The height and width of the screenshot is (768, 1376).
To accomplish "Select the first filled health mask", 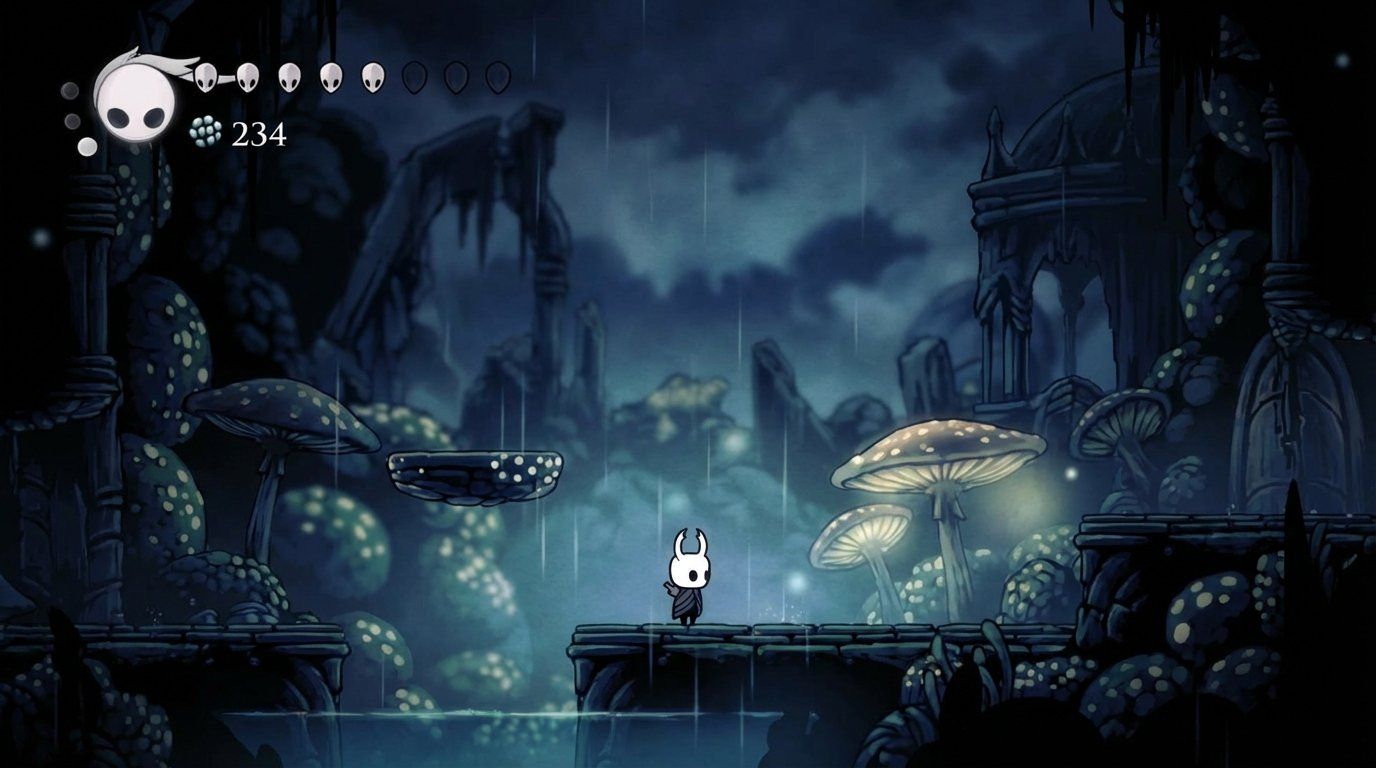I will click(205, 77).
